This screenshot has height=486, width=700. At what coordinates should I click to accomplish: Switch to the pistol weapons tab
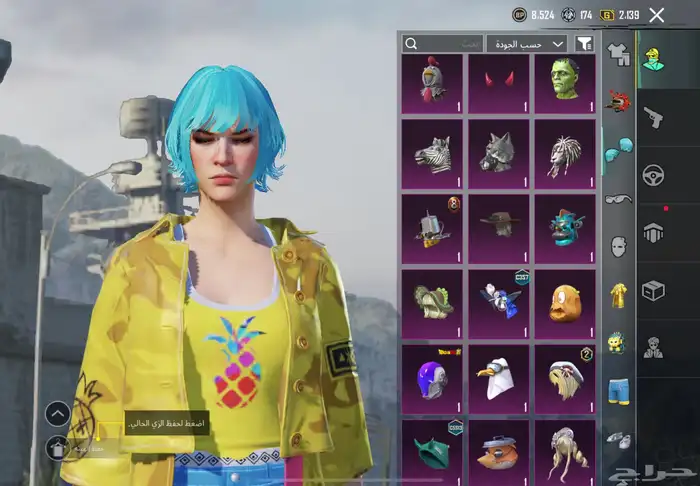[x=655, y=117]
